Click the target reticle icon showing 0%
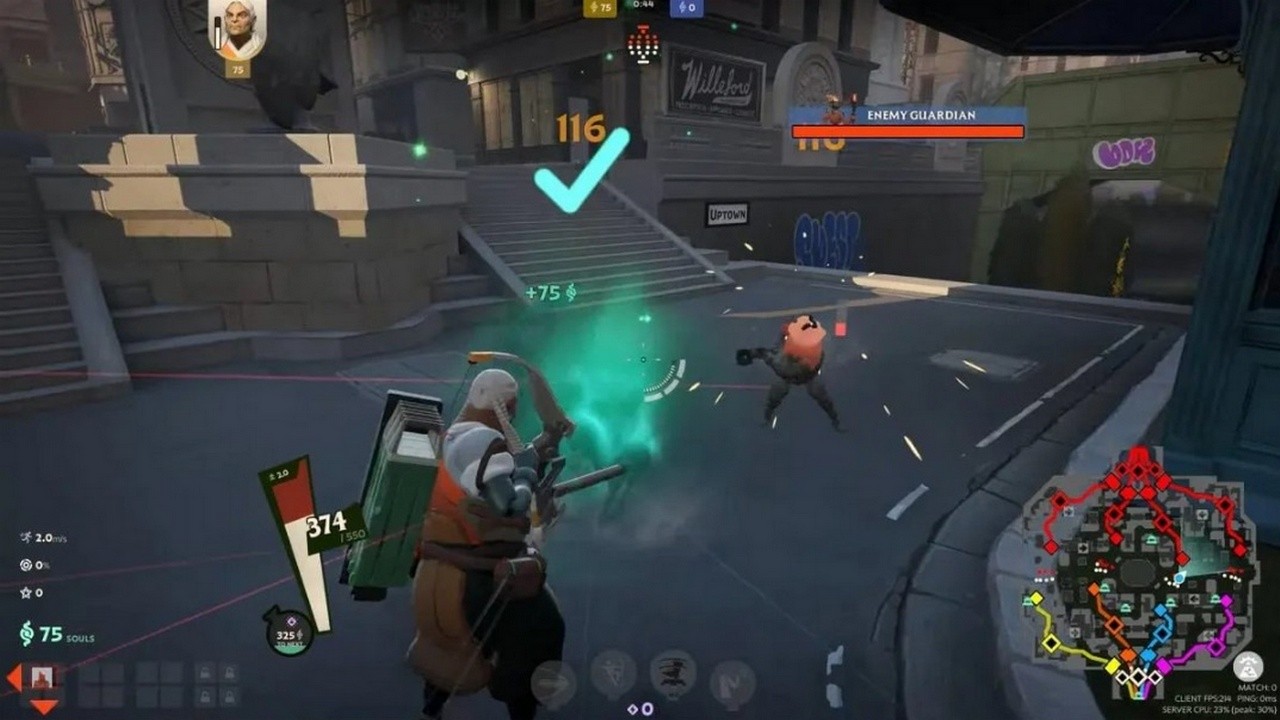The height and width of the screenshot is (720, 1280). click(27, 565)
